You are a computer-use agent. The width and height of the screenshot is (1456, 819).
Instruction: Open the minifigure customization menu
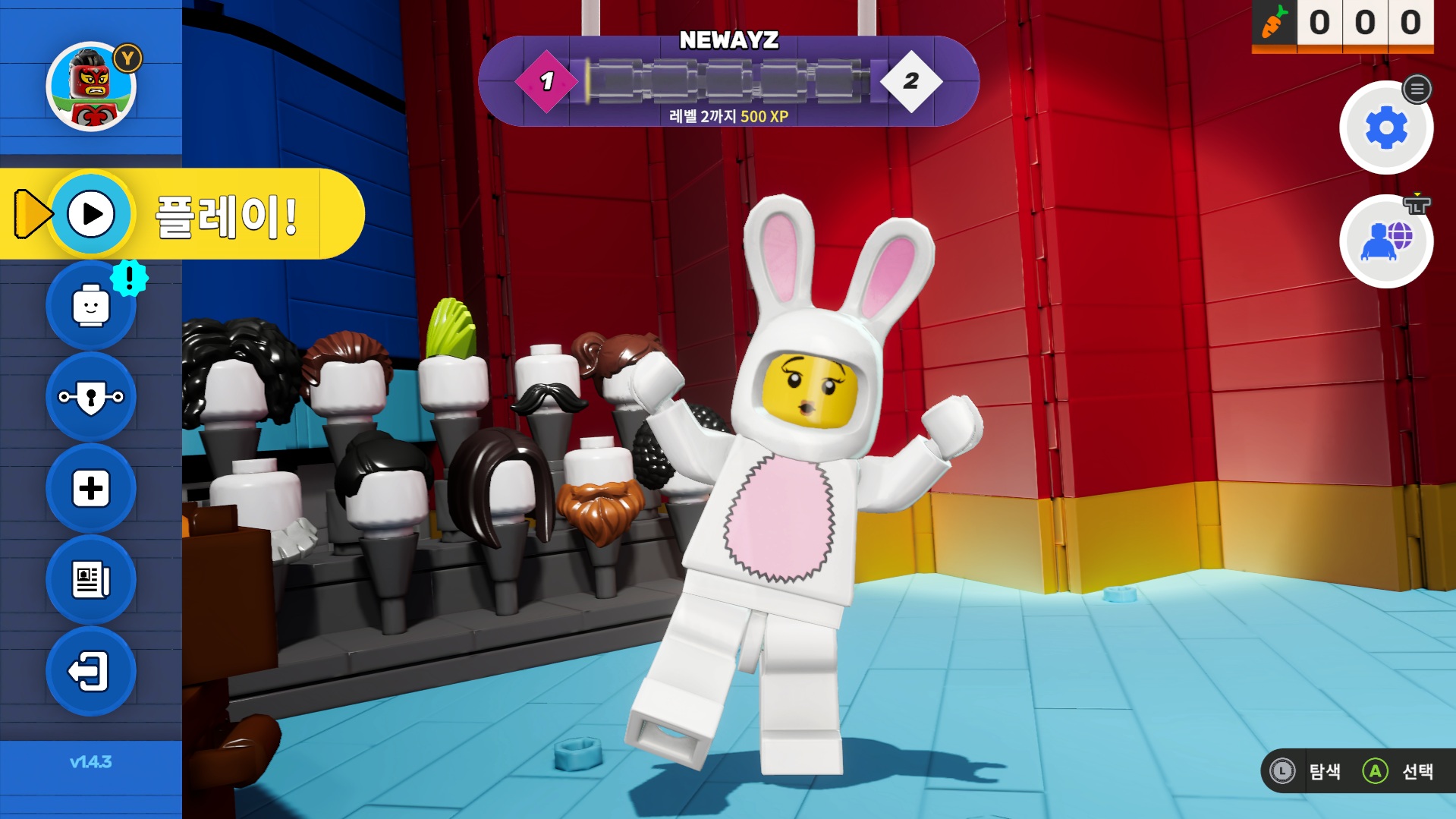click(91, 307)
